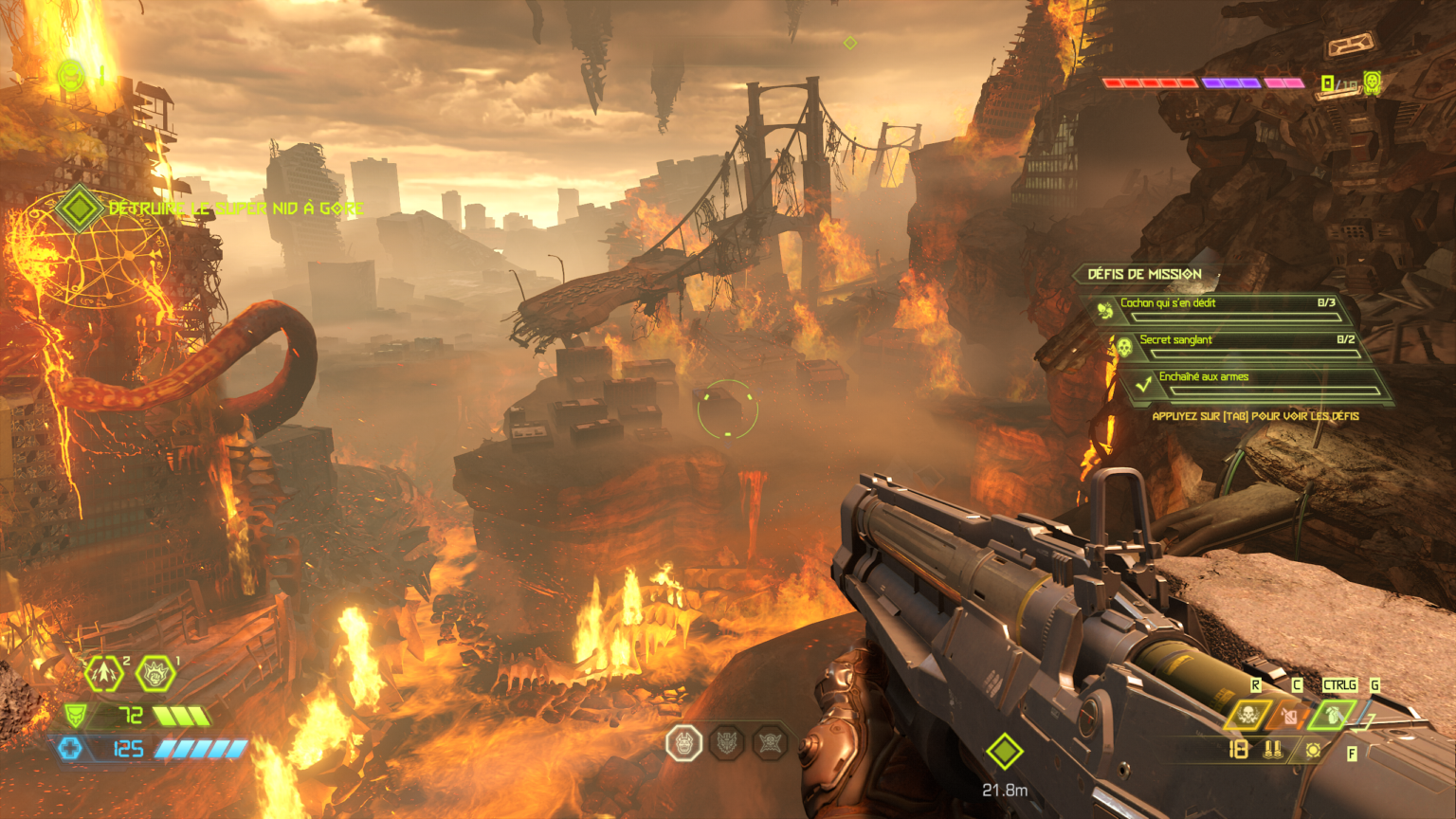Select the highlighted demon face rune icon
This screenshot has width=1456, height=819.
point(683,743)
